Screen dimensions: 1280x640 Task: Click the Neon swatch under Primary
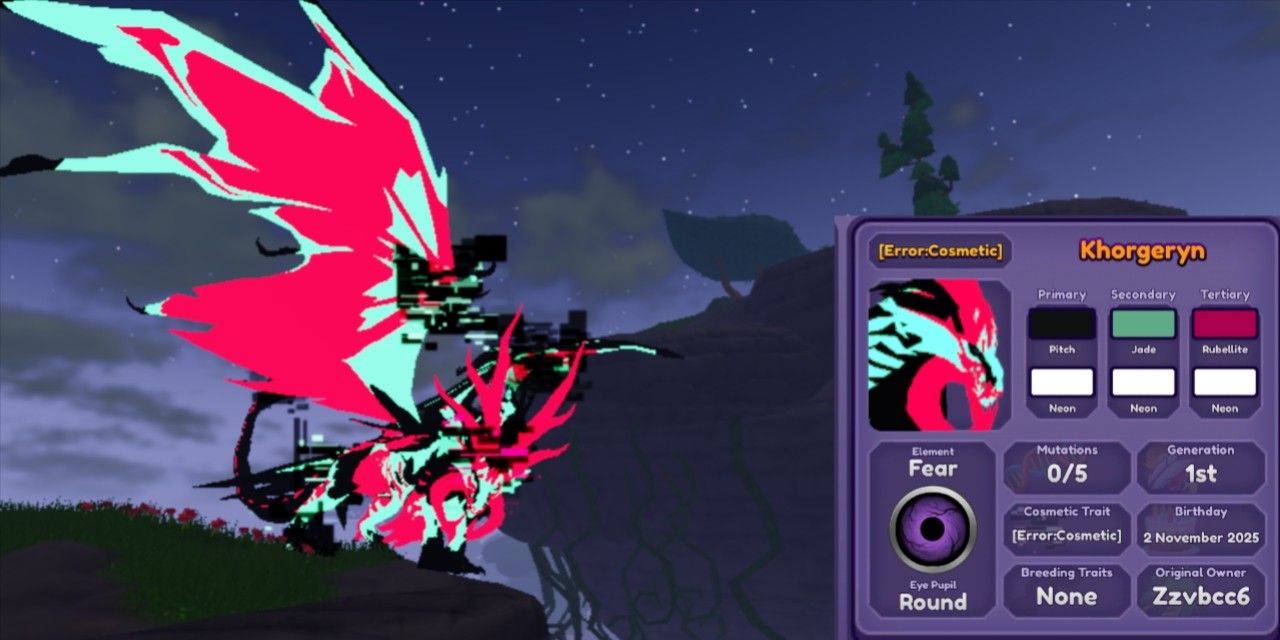point(1061,382)
